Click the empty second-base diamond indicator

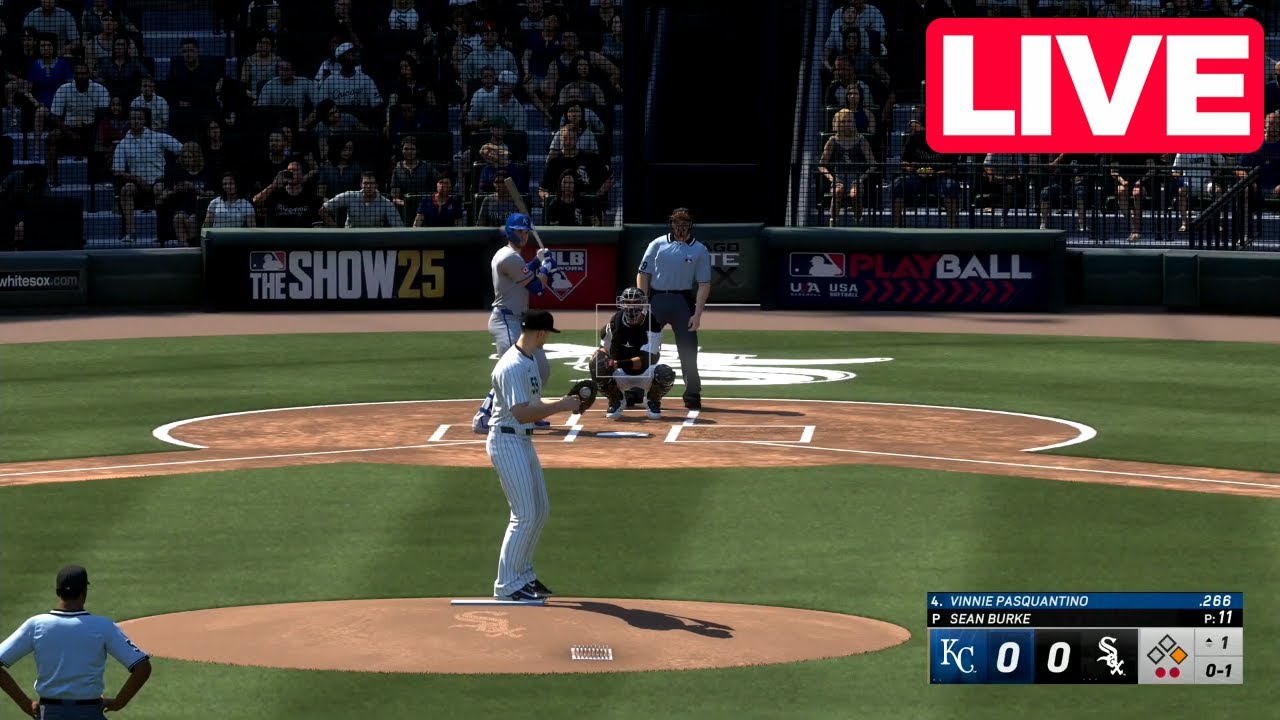point(1169,640)
